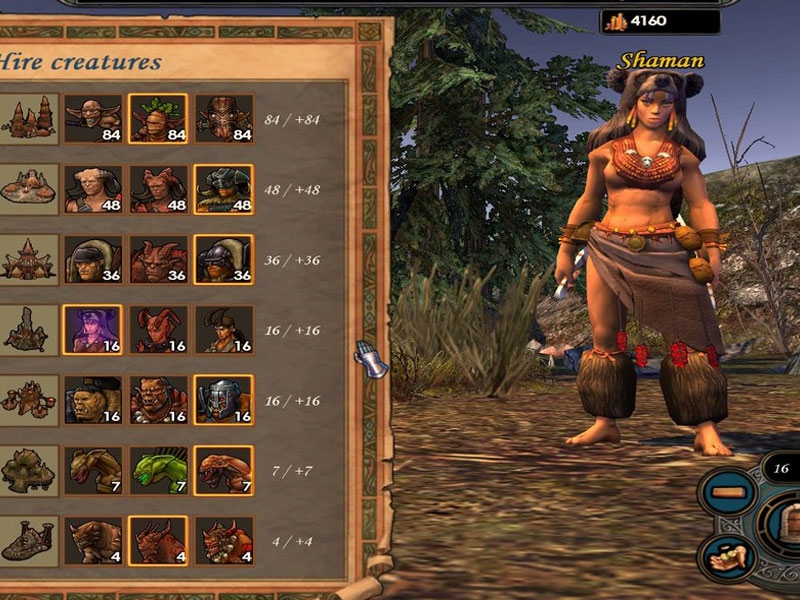Pick the bald centaur portrait
The height and width of the screenshot is (600, 800).
93,189
